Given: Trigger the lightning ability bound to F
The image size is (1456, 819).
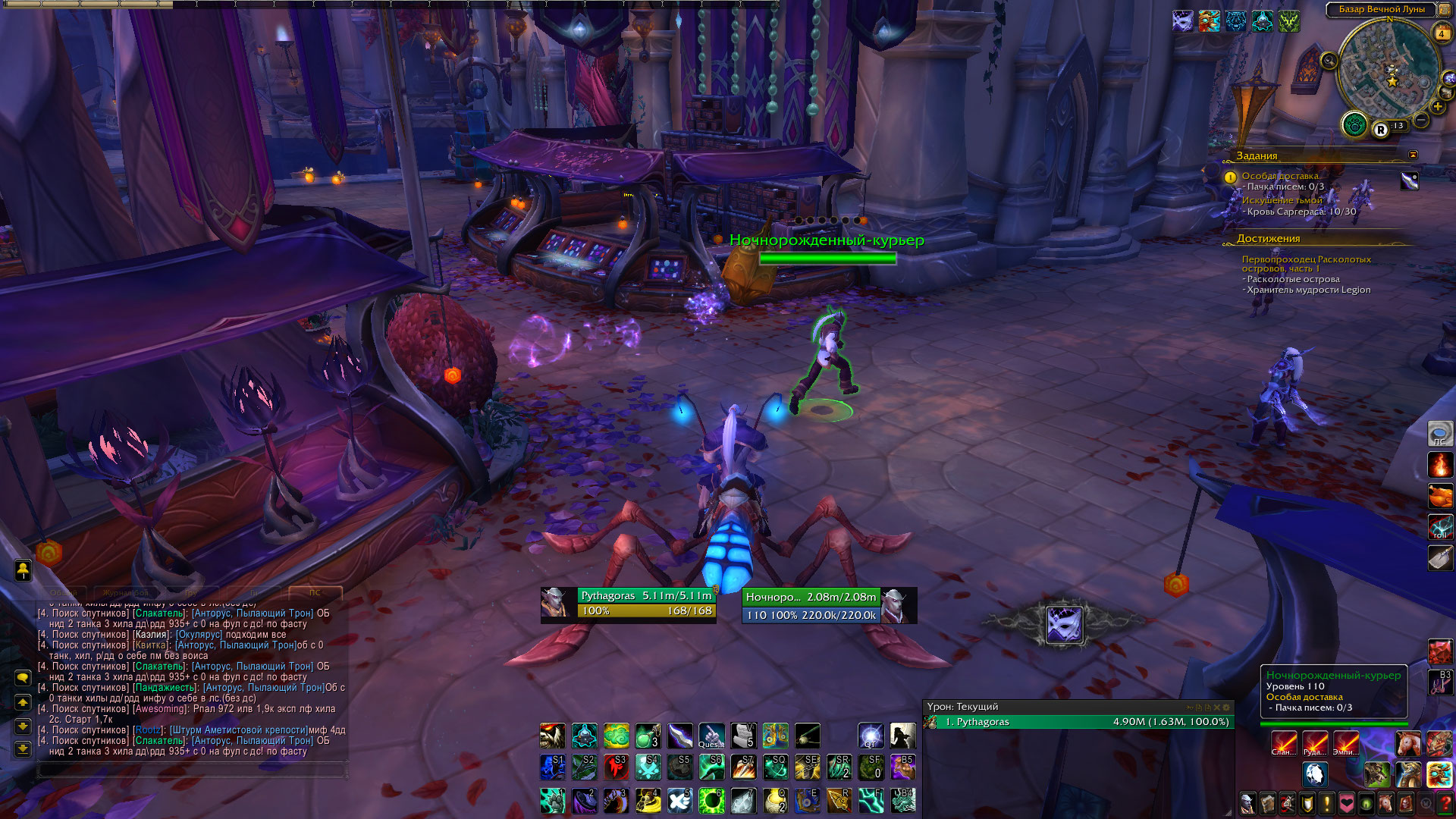Looking at the screenshot, I should (x=871, y=800).
